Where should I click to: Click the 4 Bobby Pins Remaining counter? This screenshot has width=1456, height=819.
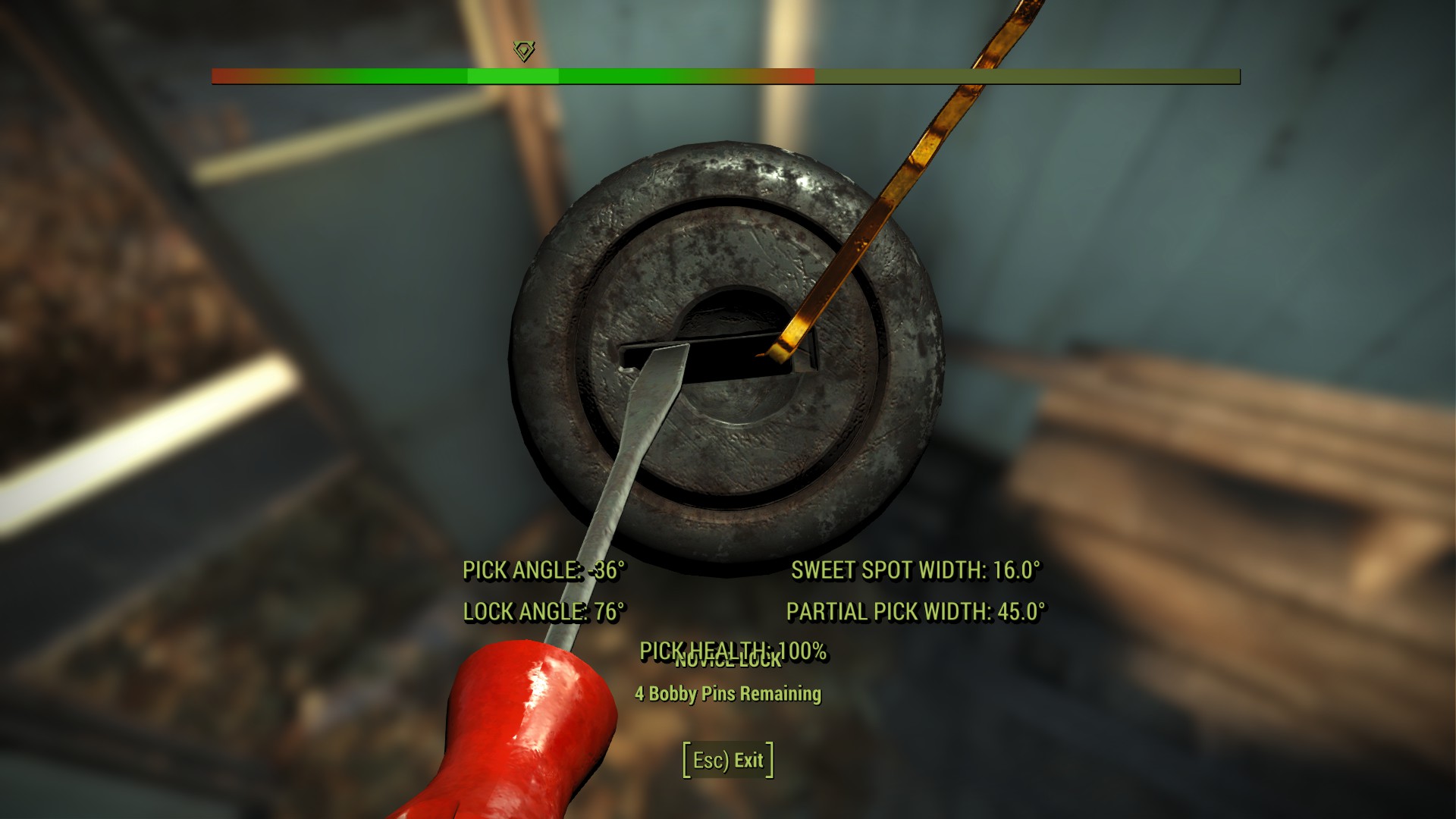tap(728, 692)
